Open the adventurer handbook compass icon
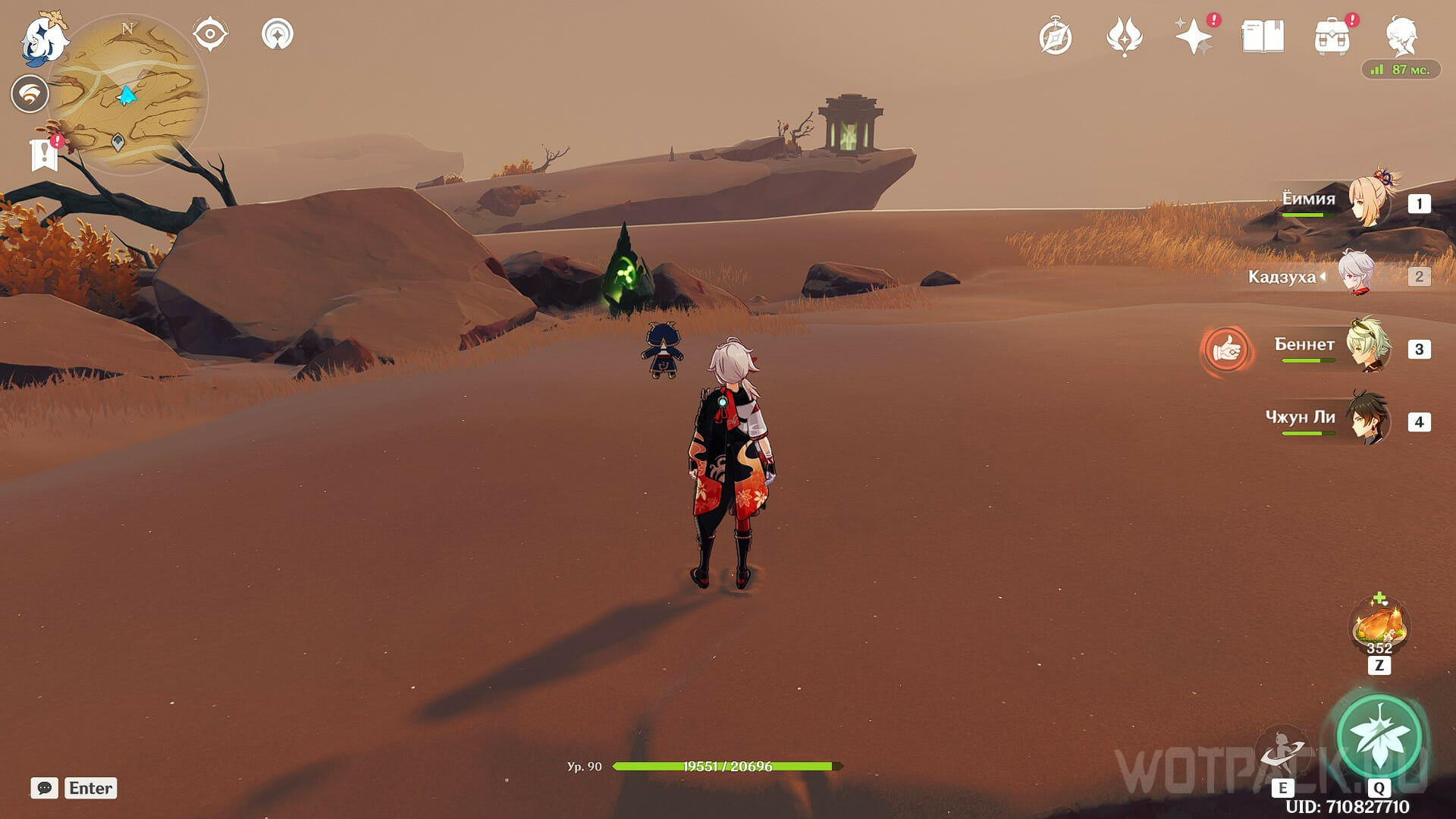Image resolution: width=1456 pixels, height=819 pixels. point(1055,37)
